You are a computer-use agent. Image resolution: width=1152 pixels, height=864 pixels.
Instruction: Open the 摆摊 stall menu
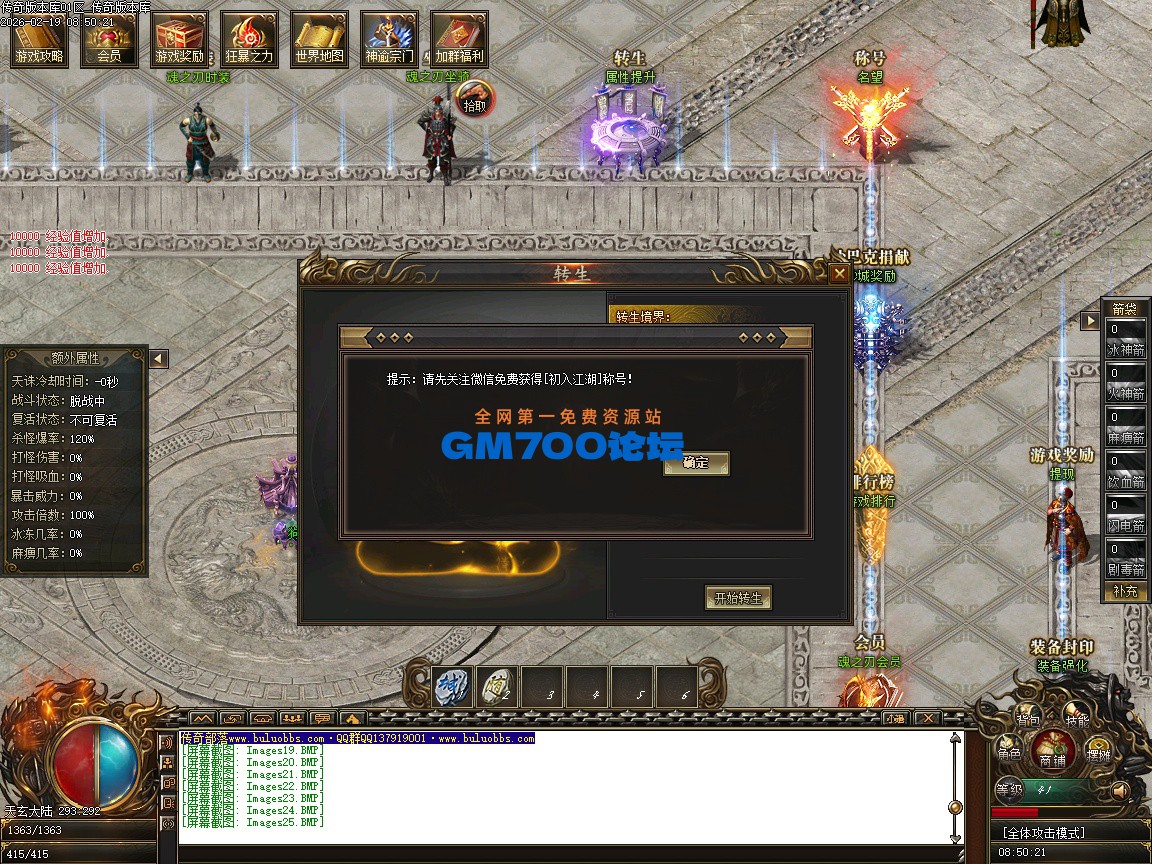(1098, 750)
